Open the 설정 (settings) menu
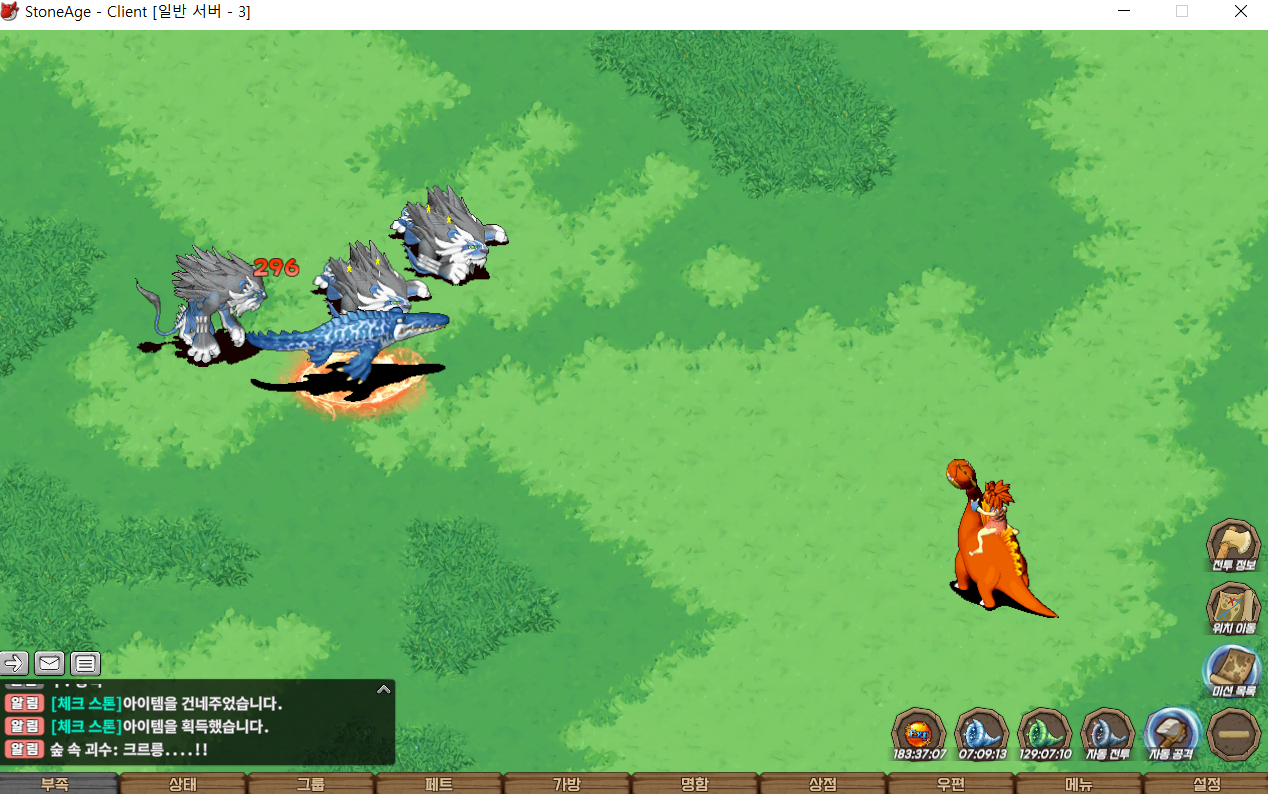This screenshot has width=1268, height=794. point(1207,784)
